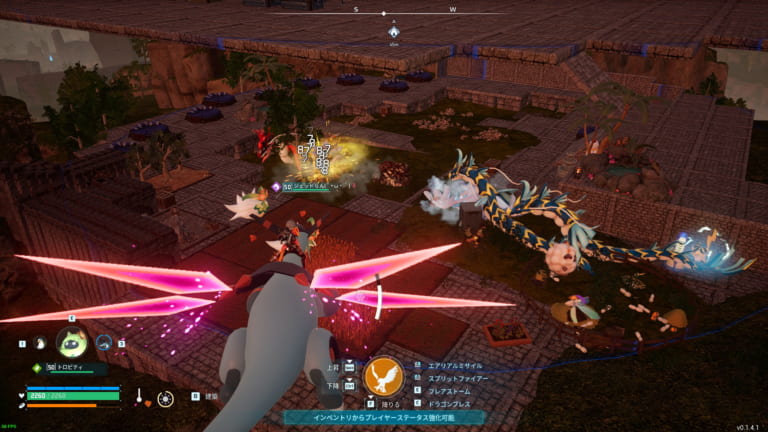
Task: Pick the blue-ringed Pal party slot
Action: click(106, 343)
